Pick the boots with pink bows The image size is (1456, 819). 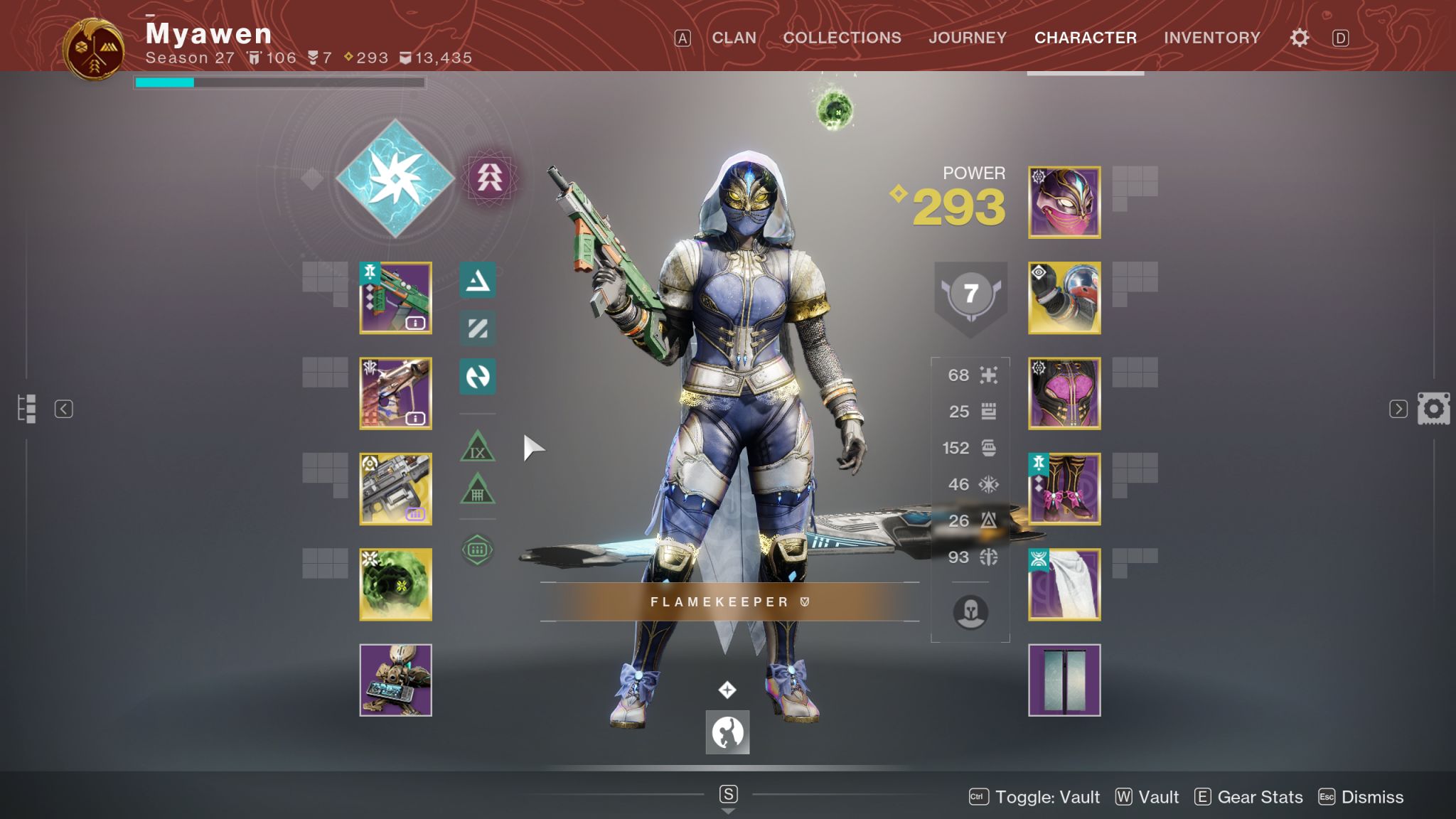point(1064,489)
